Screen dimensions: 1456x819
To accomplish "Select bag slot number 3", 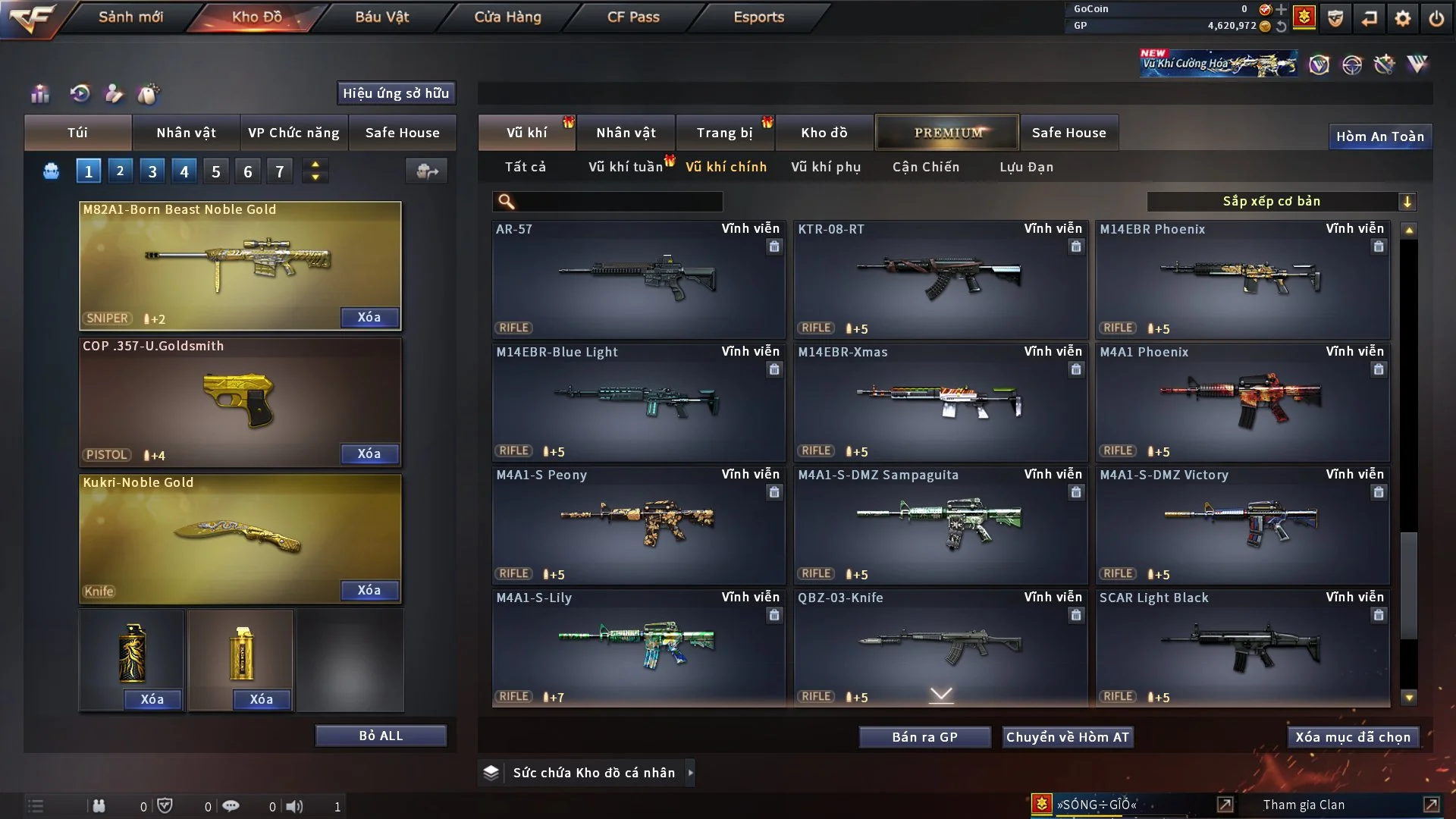I will (x=152, y=171).
